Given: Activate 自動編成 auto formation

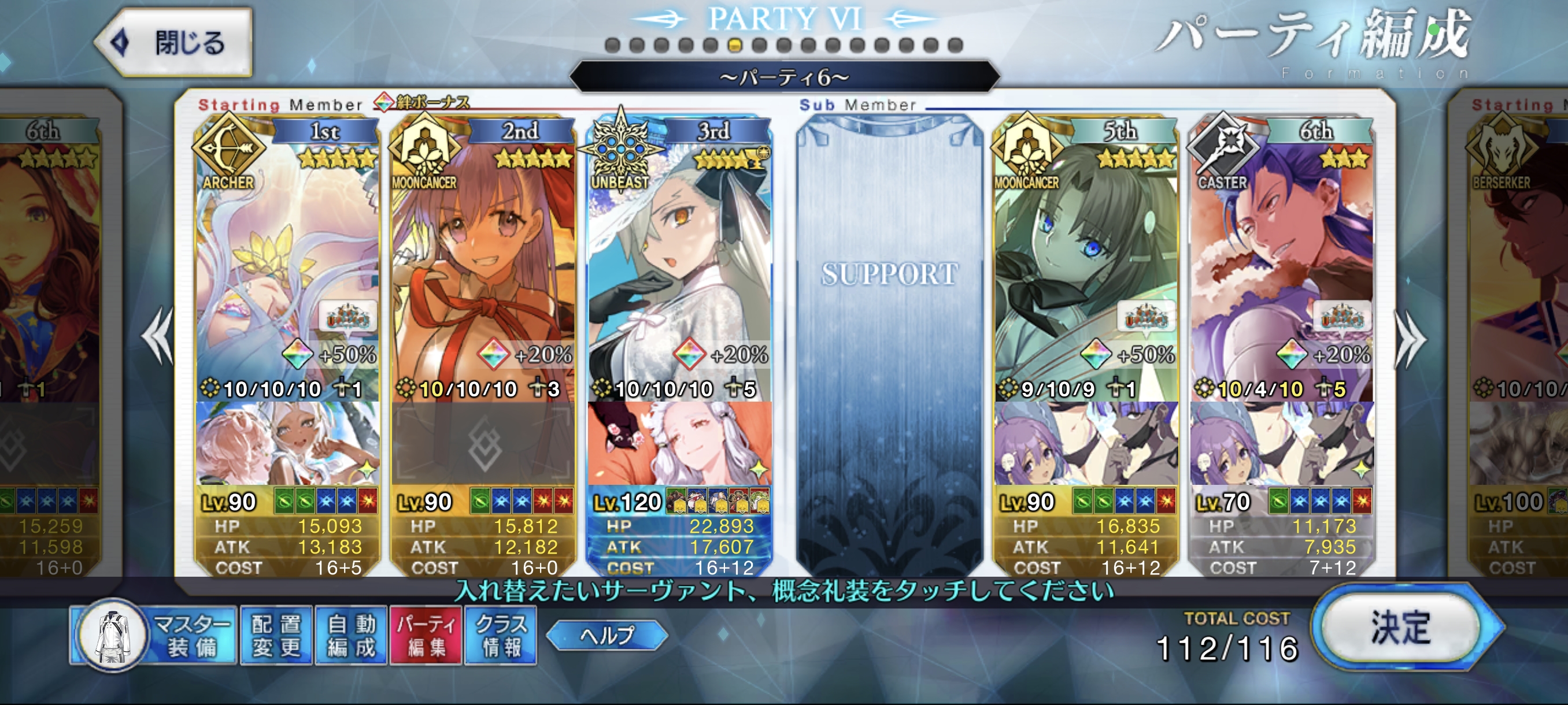Looking at the screenshot, I should (x=351, y=635).
